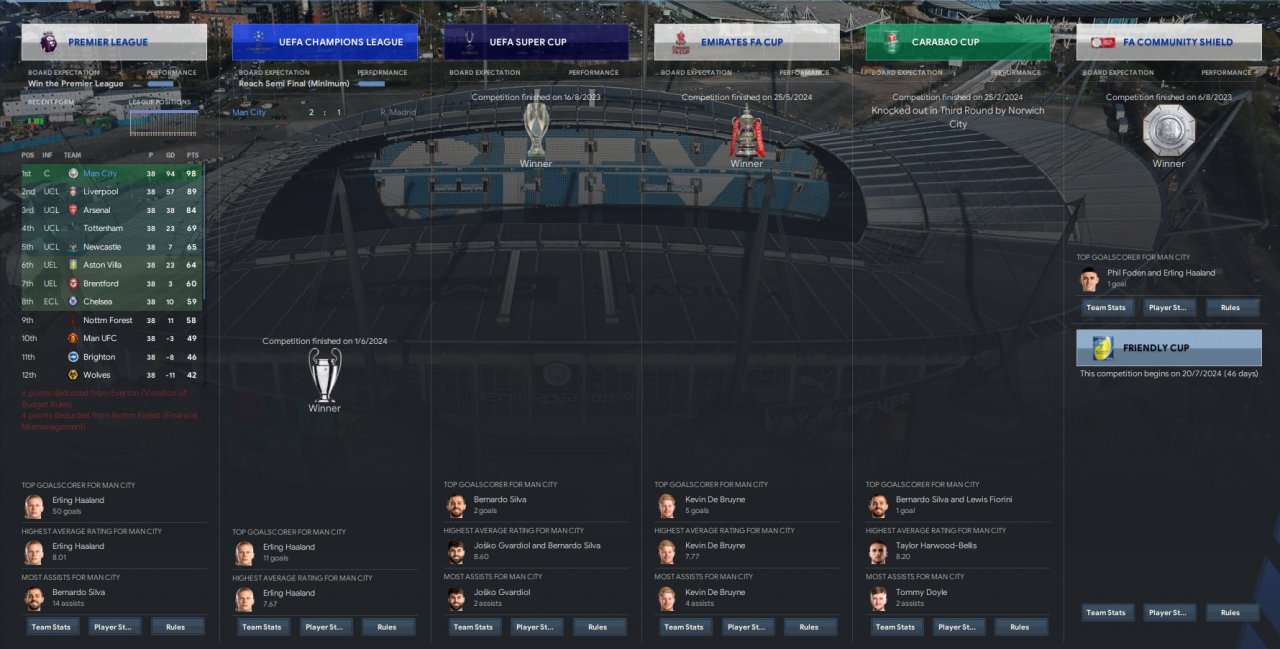
Task: Open the UEFA Champions League header
Action: point(325,42)
